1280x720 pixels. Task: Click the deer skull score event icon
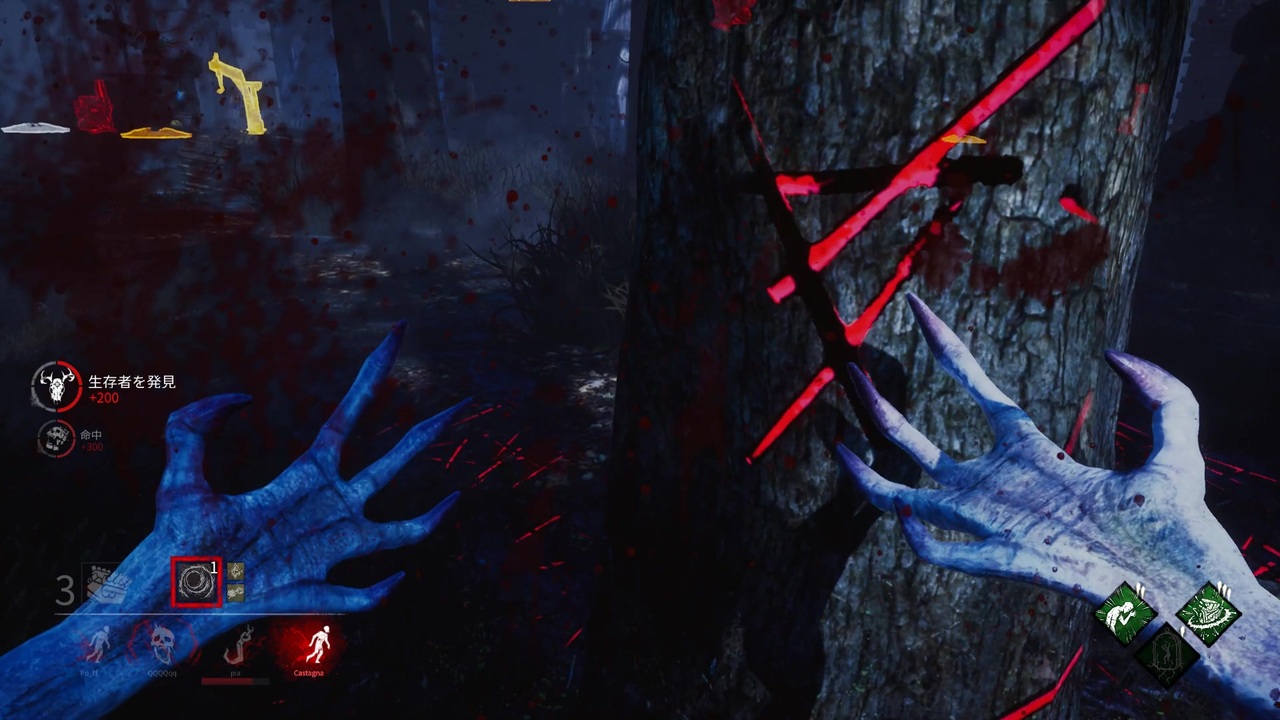click(x=58, y=388)
